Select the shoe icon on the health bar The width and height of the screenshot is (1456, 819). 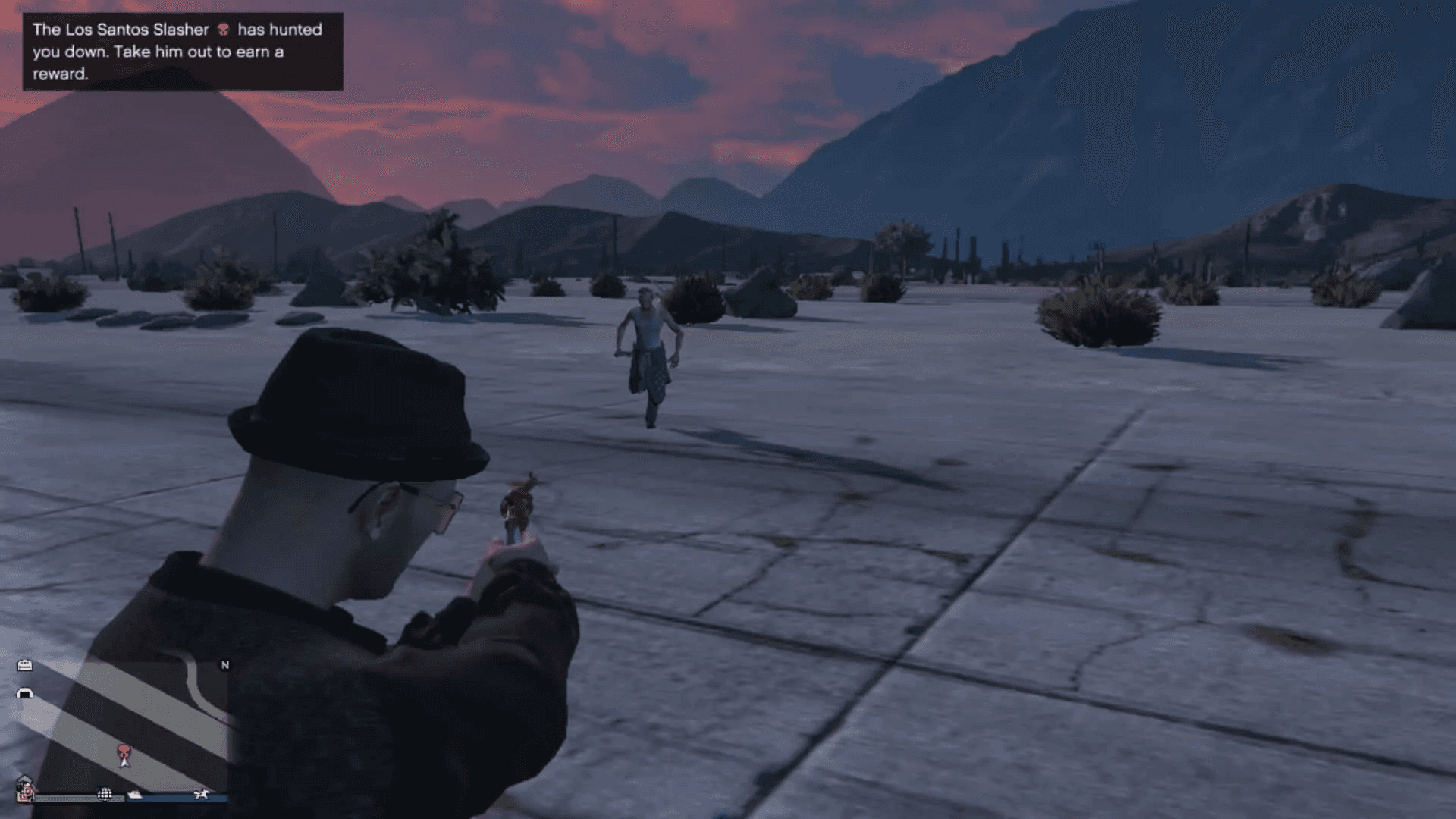(x=134, y=795)
